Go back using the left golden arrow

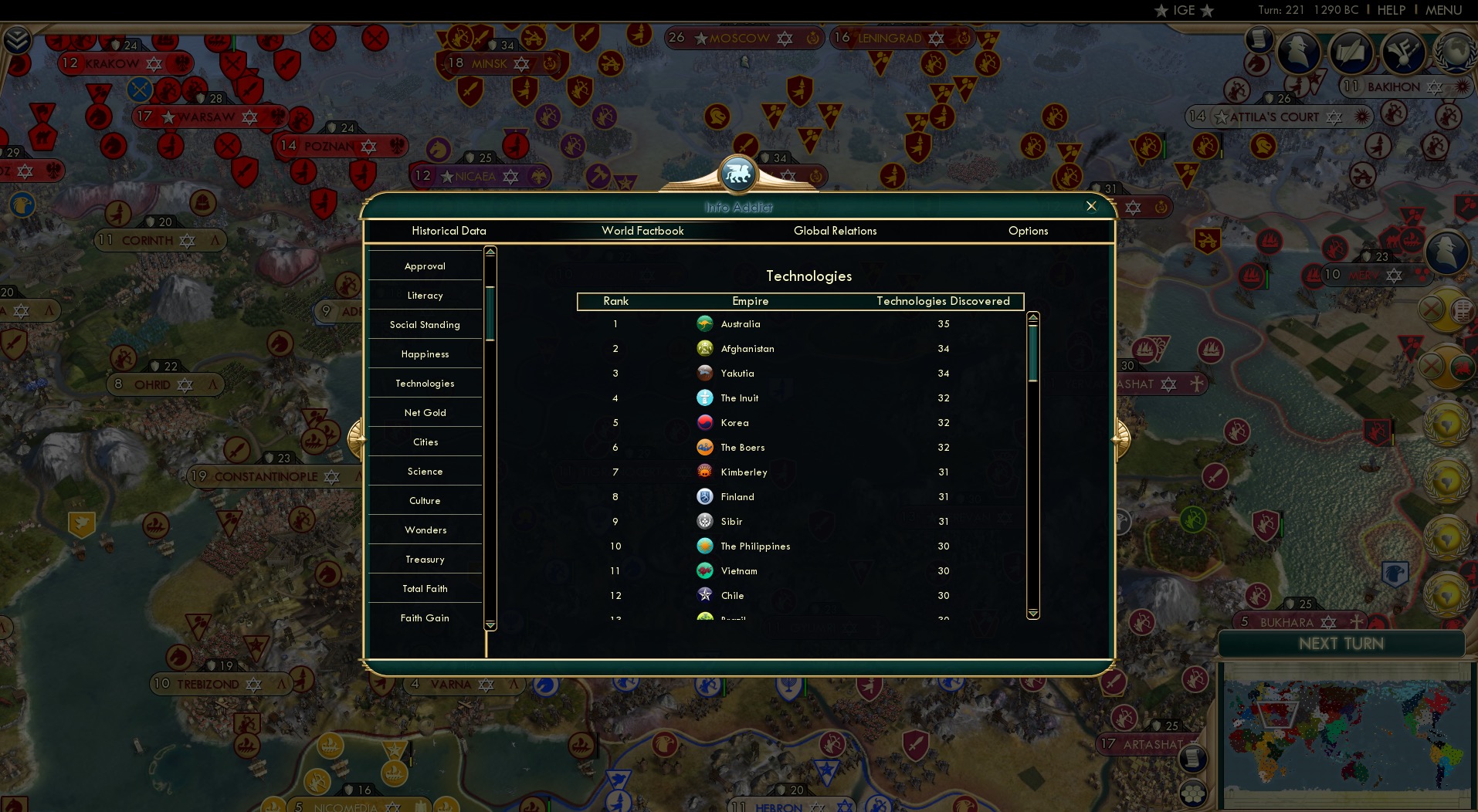[x=358, y=438]
